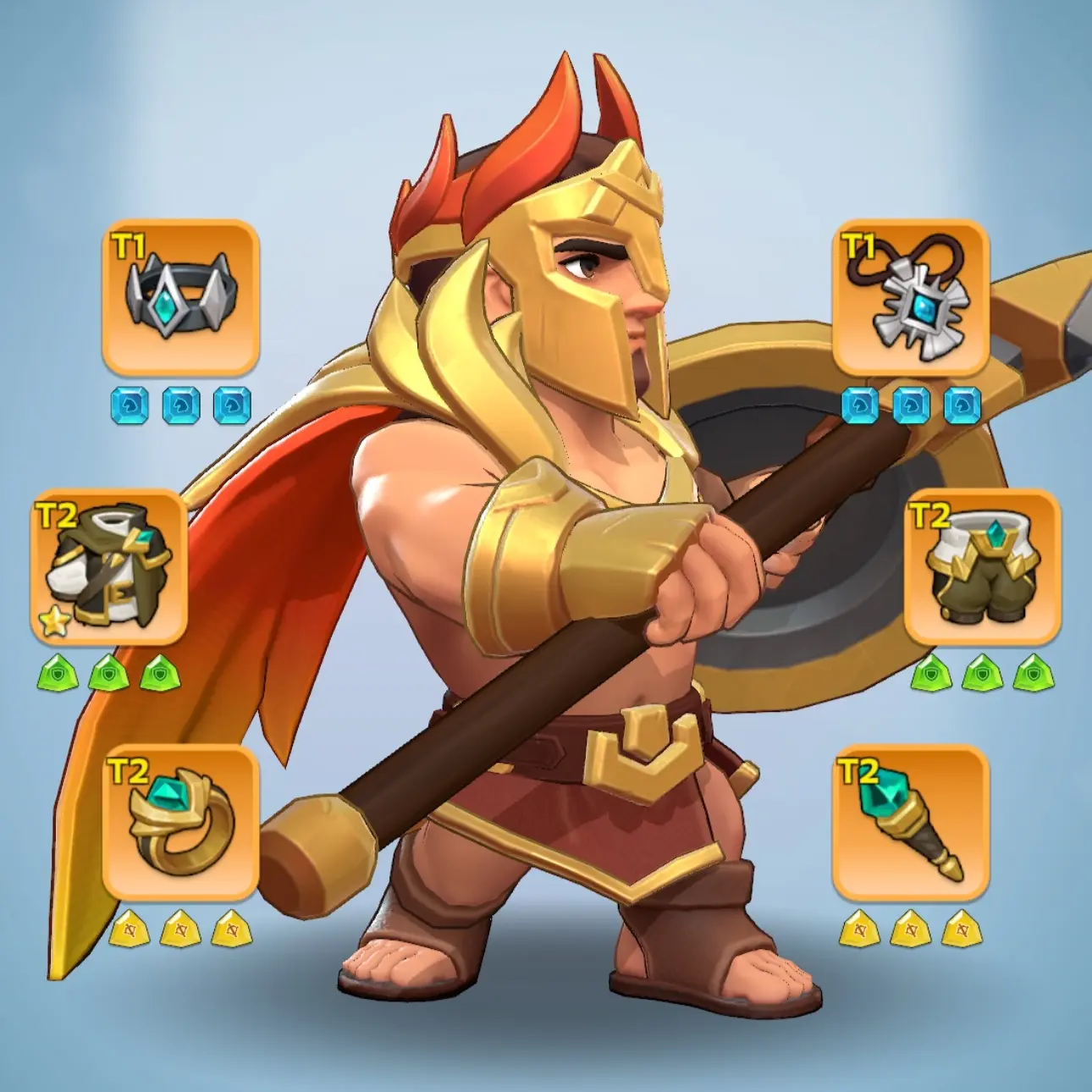This screenshot has width=1092, height=1092.
Task: Choose the T2 chest armor slot
Action: tap(109, 565)
